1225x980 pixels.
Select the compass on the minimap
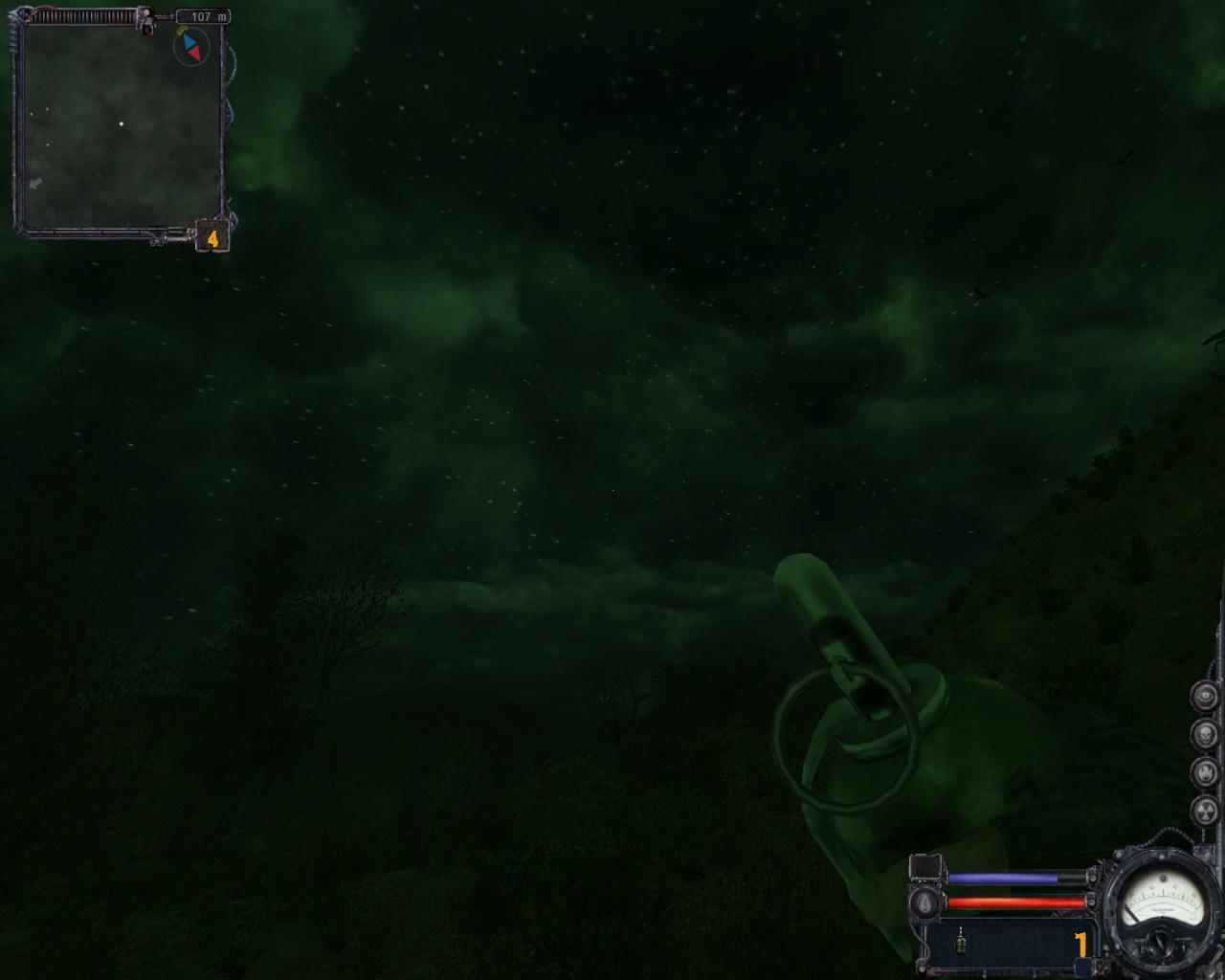(x=191, y=46)
